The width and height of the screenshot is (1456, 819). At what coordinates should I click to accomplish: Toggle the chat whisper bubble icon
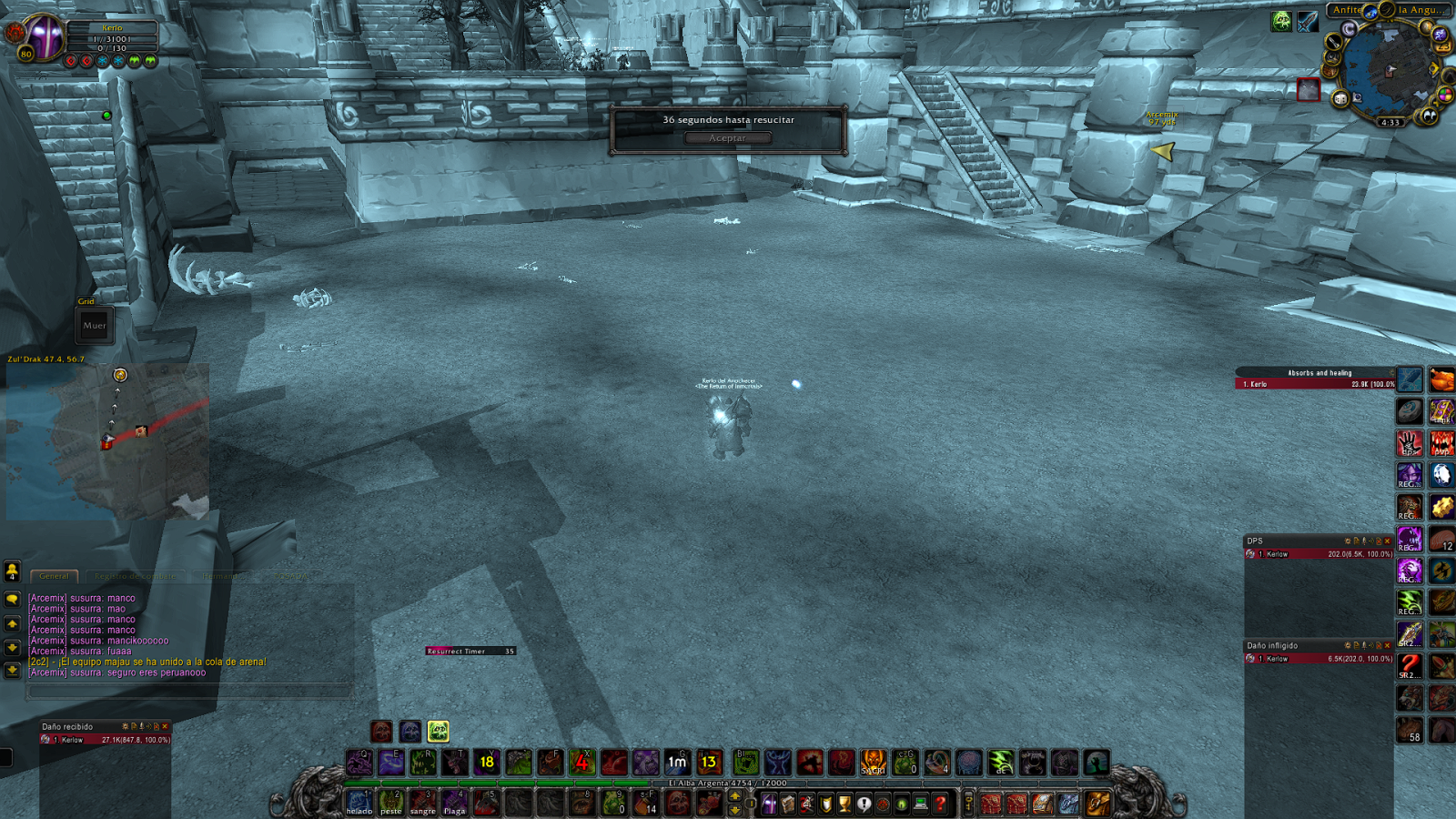click(x=13, y=599)
